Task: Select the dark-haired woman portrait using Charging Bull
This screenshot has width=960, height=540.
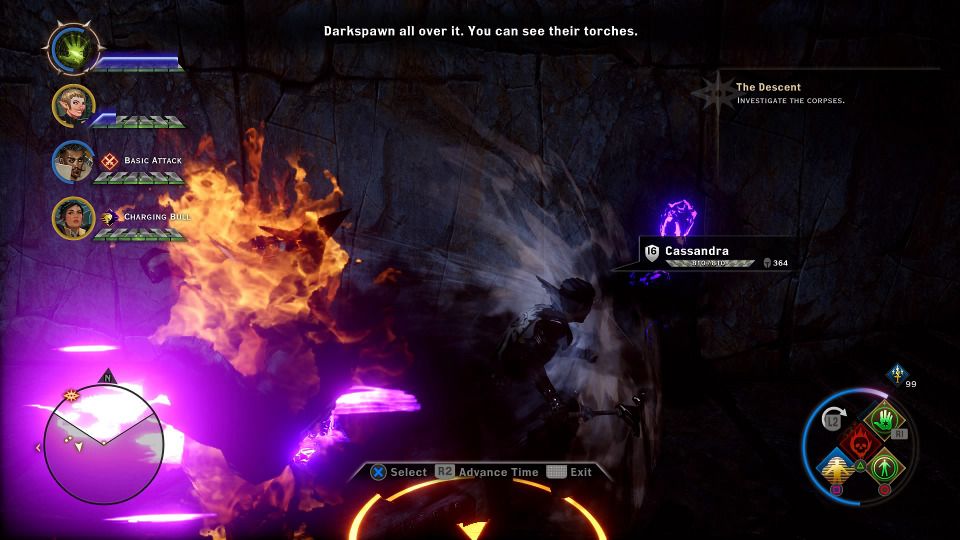Action: (x=74, y=217)
